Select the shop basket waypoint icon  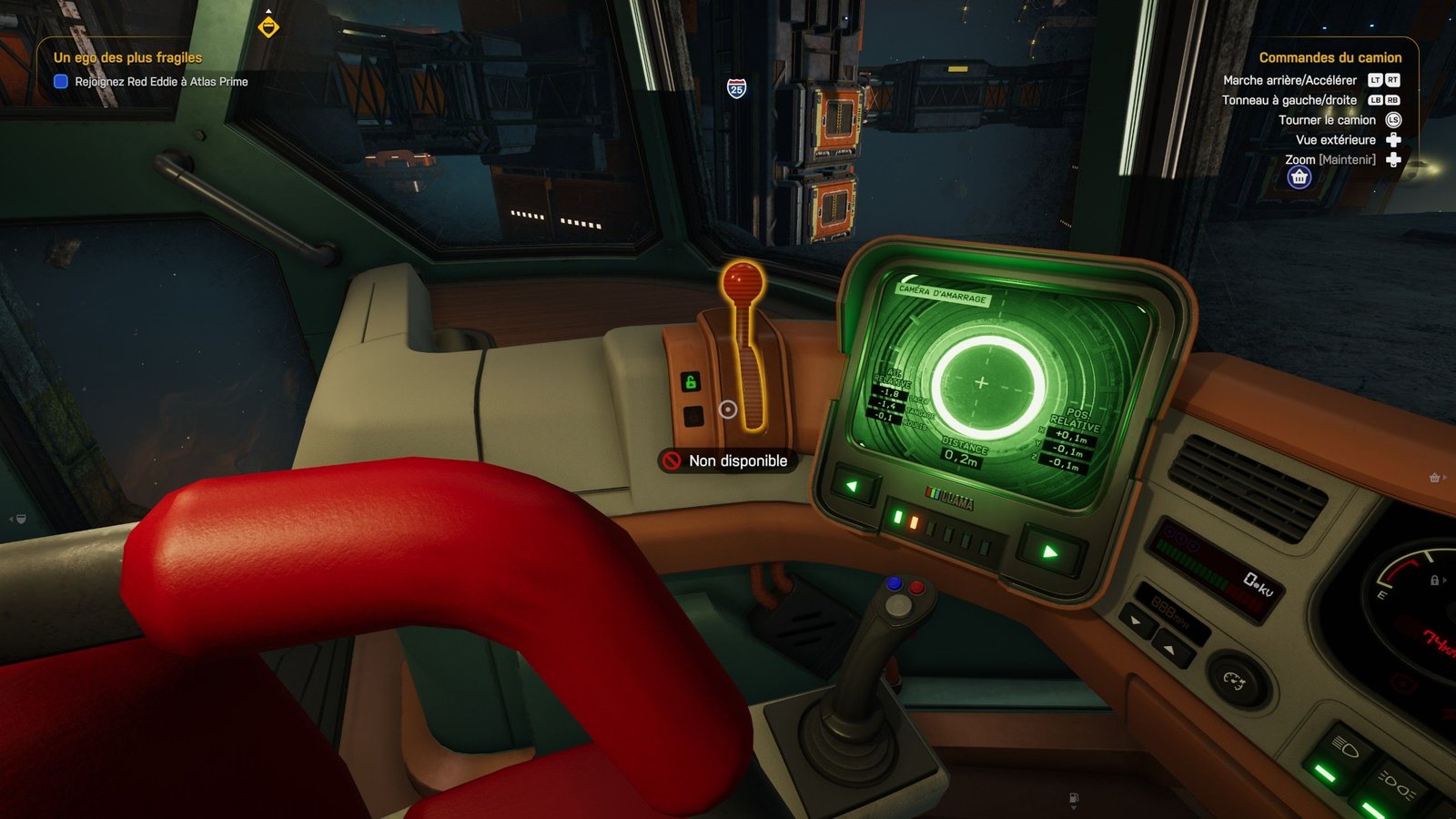1299,177
